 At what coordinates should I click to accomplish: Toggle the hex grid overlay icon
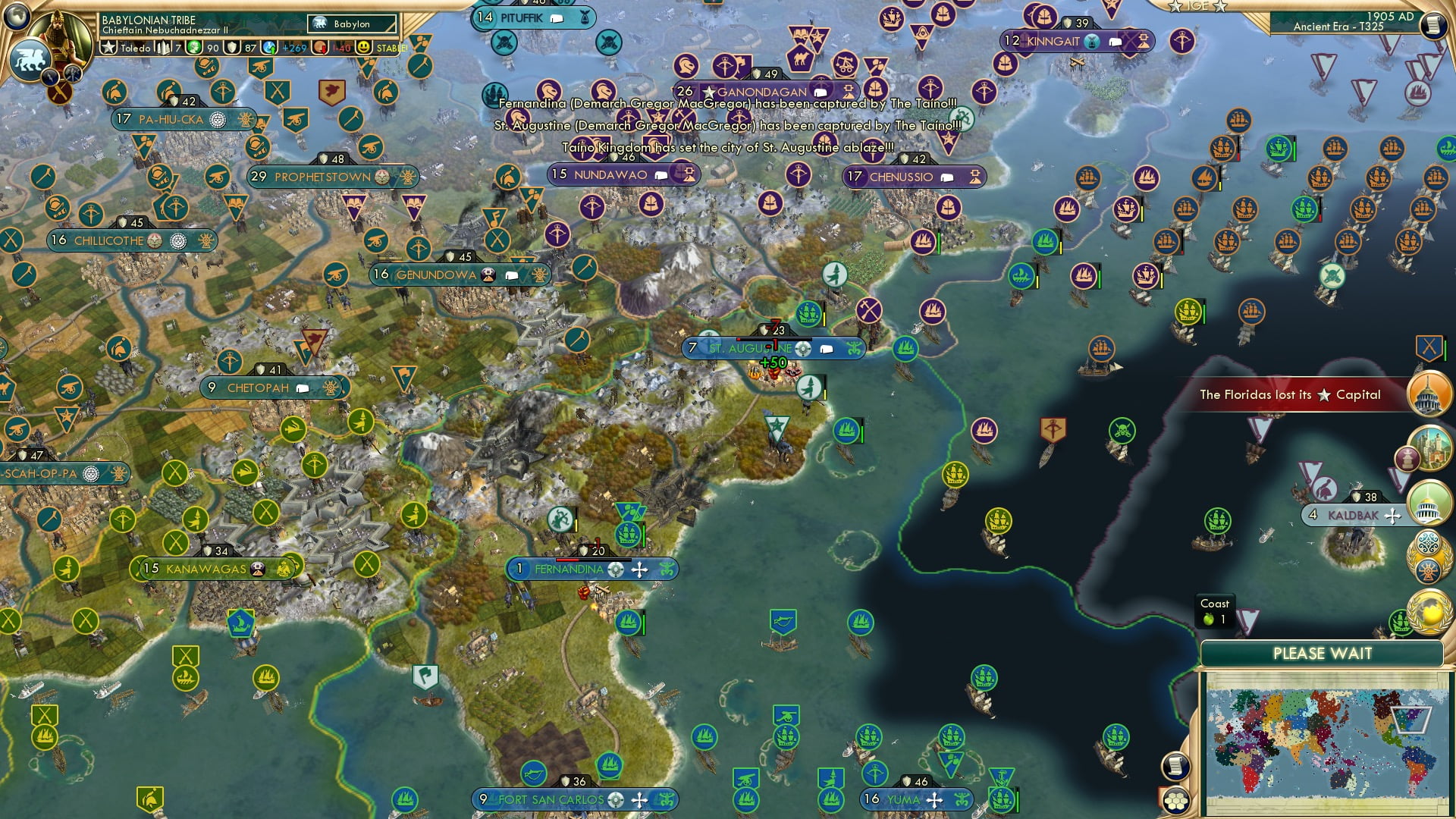coord(1176,801)
